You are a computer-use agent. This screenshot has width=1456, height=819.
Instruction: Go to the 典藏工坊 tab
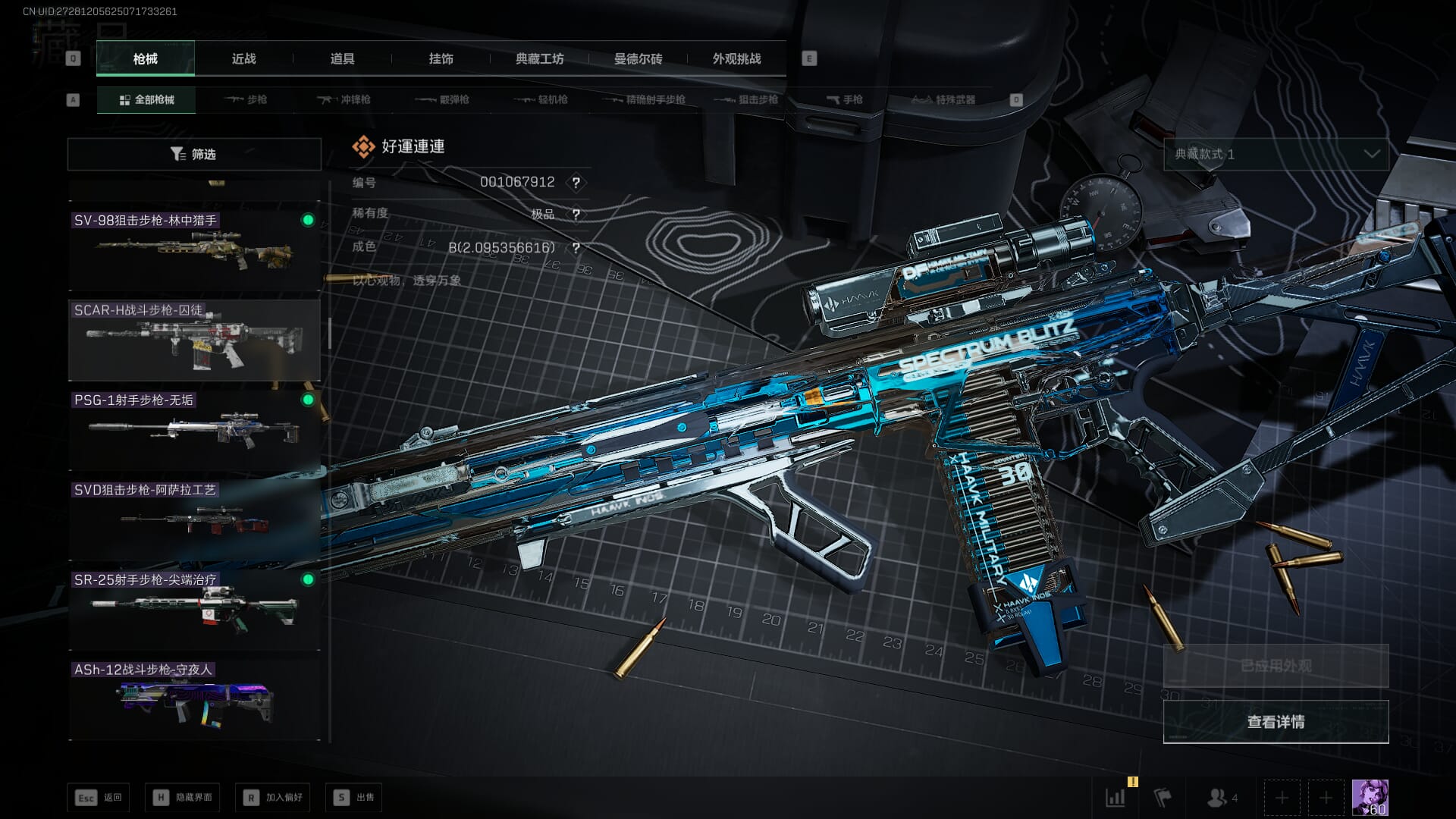539,58
